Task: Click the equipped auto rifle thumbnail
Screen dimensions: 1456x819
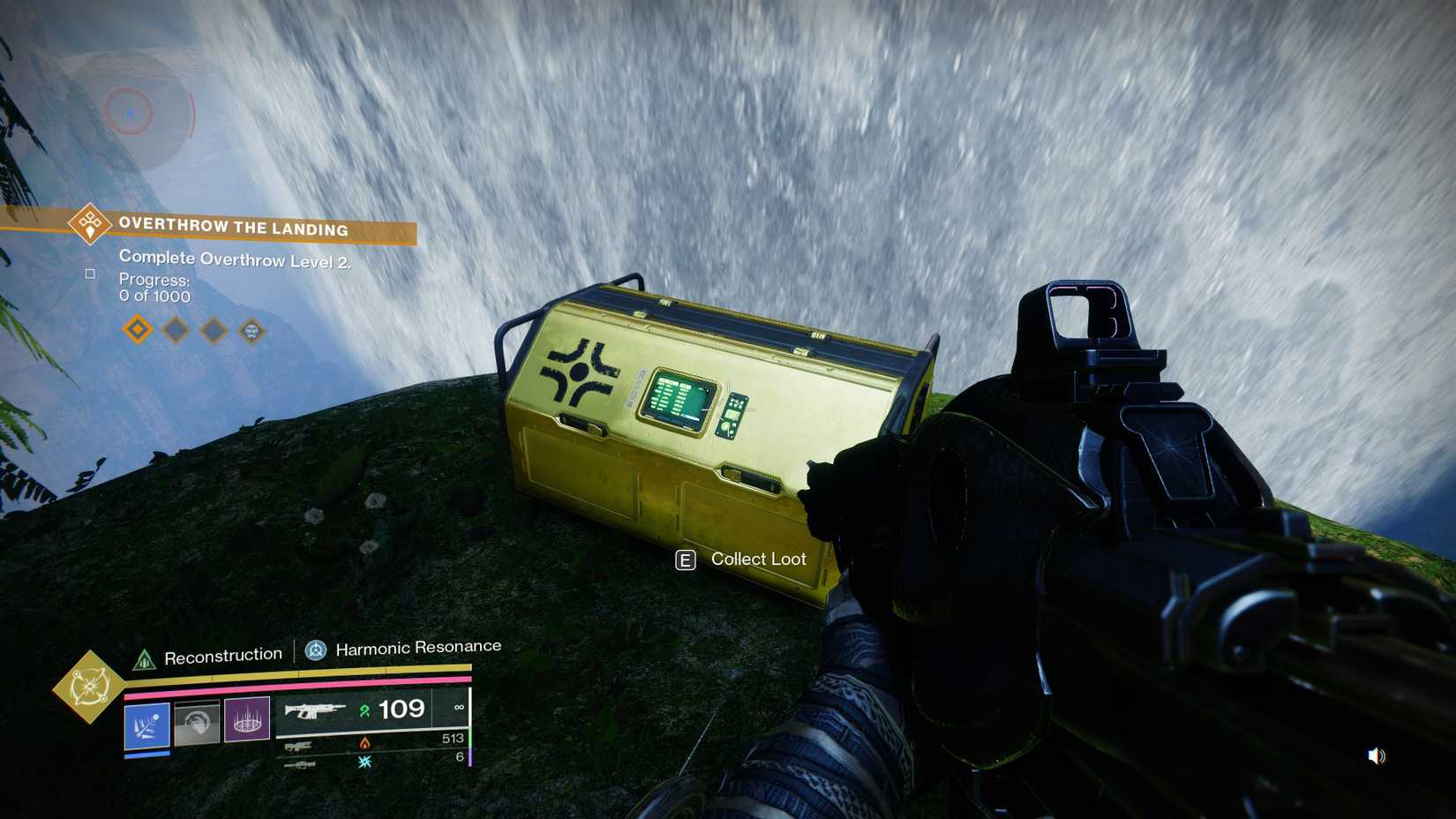Action: 316,710
